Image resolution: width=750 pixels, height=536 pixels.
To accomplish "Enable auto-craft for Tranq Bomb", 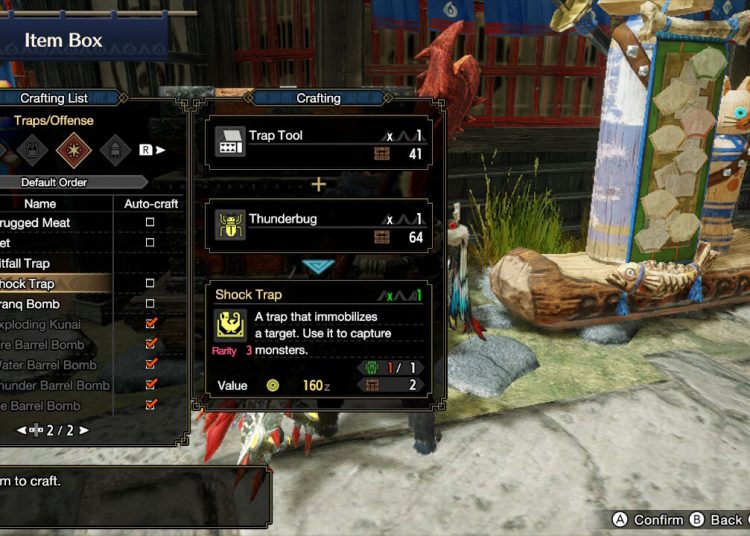I will (x=151, y=304).
